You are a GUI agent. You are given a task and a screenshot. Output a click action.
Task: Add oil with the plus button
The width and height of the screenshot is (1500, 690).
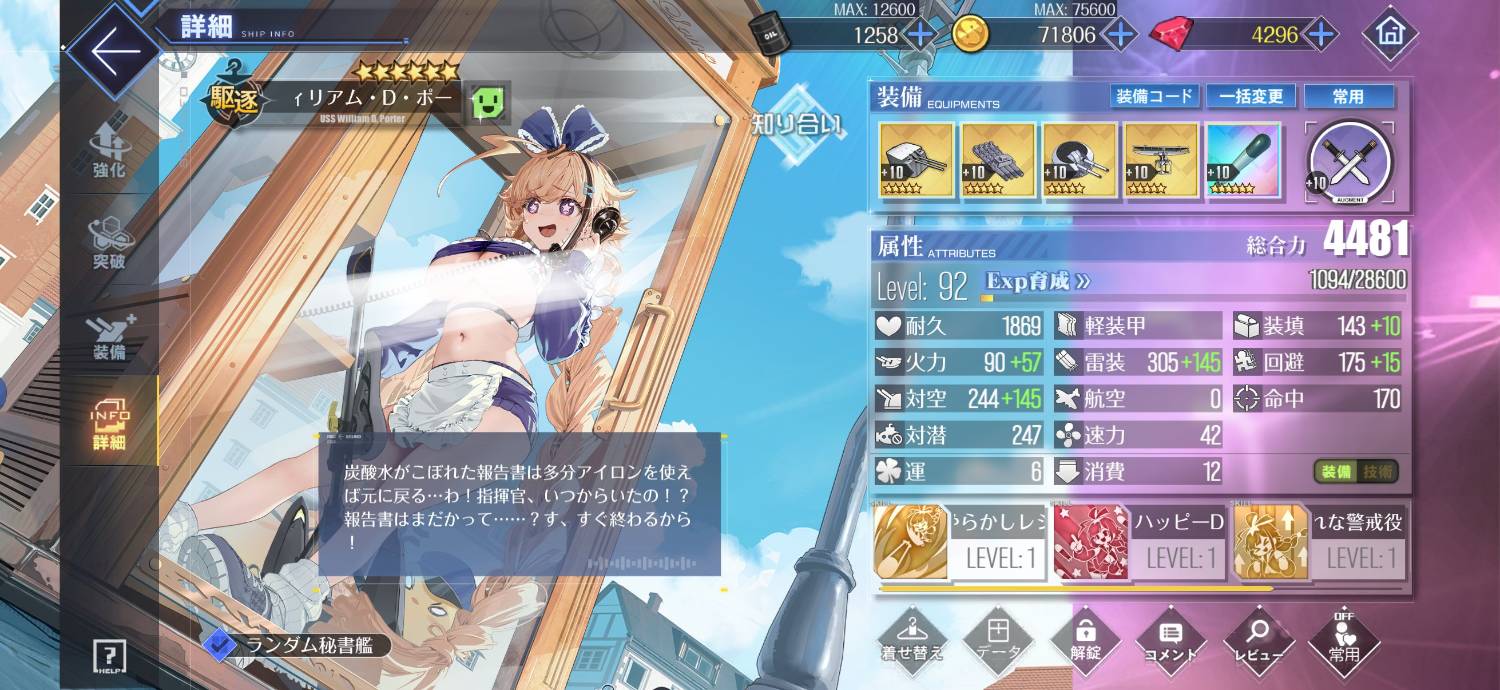tap(919, 35)
